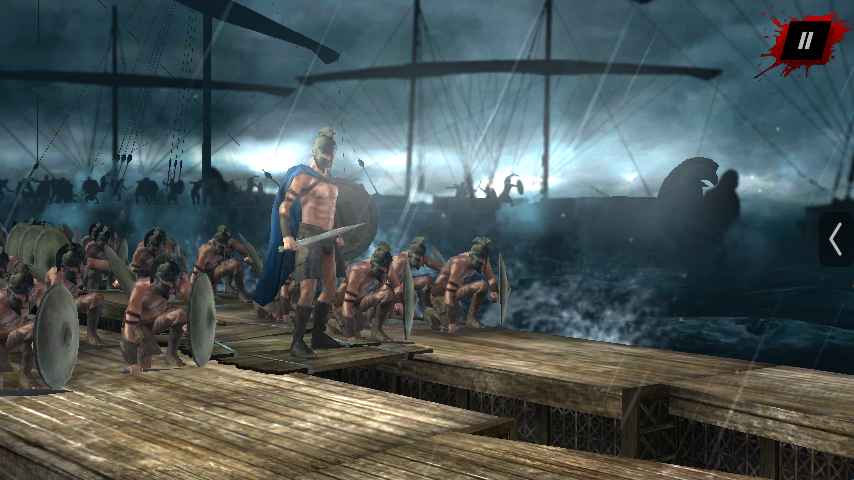Pause the game with the blood-splatter button
This screenshot has height=480, width=854.
(804, 42)
